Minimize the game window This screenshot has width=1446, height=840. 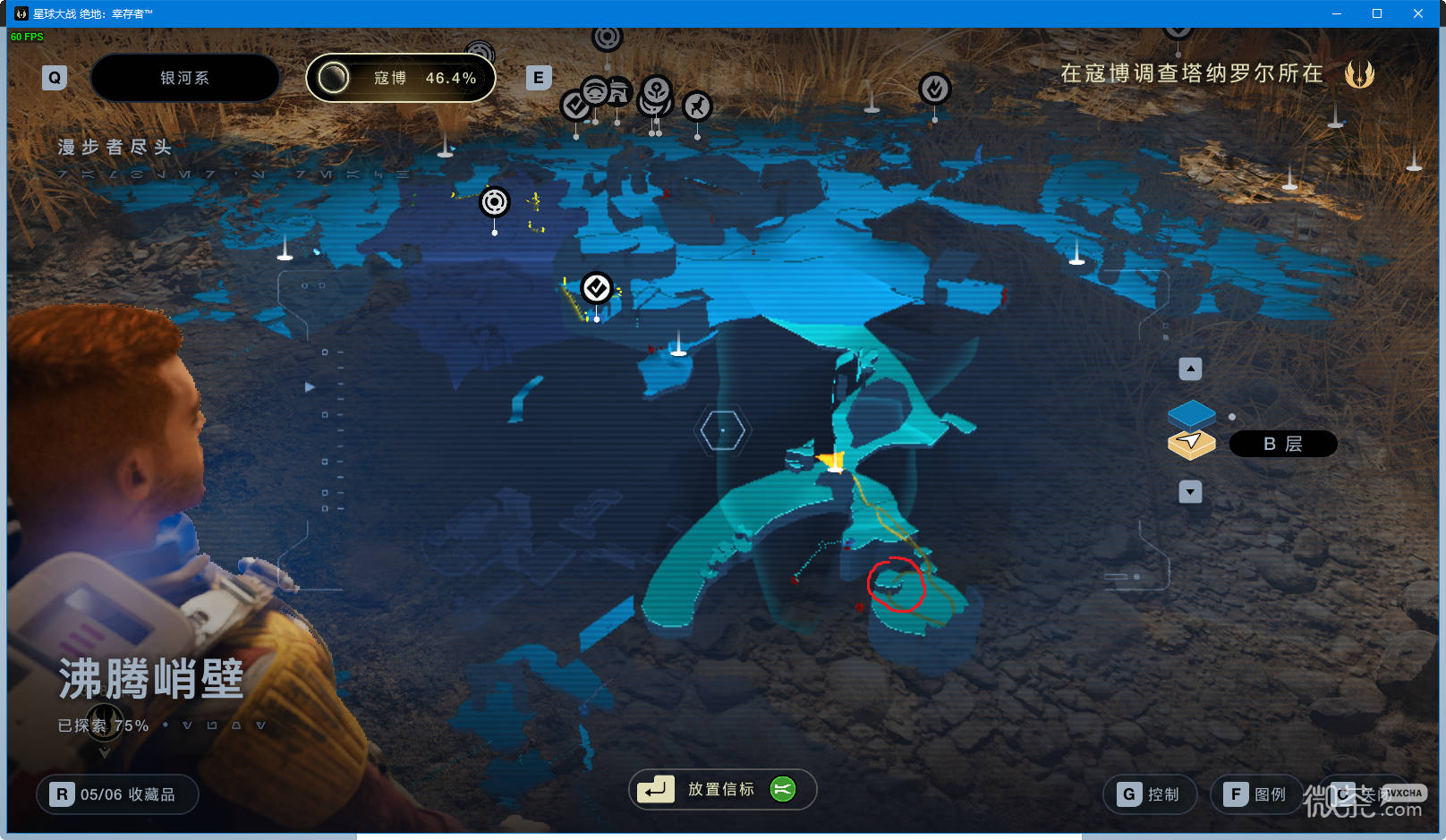tap(1336, 13)
